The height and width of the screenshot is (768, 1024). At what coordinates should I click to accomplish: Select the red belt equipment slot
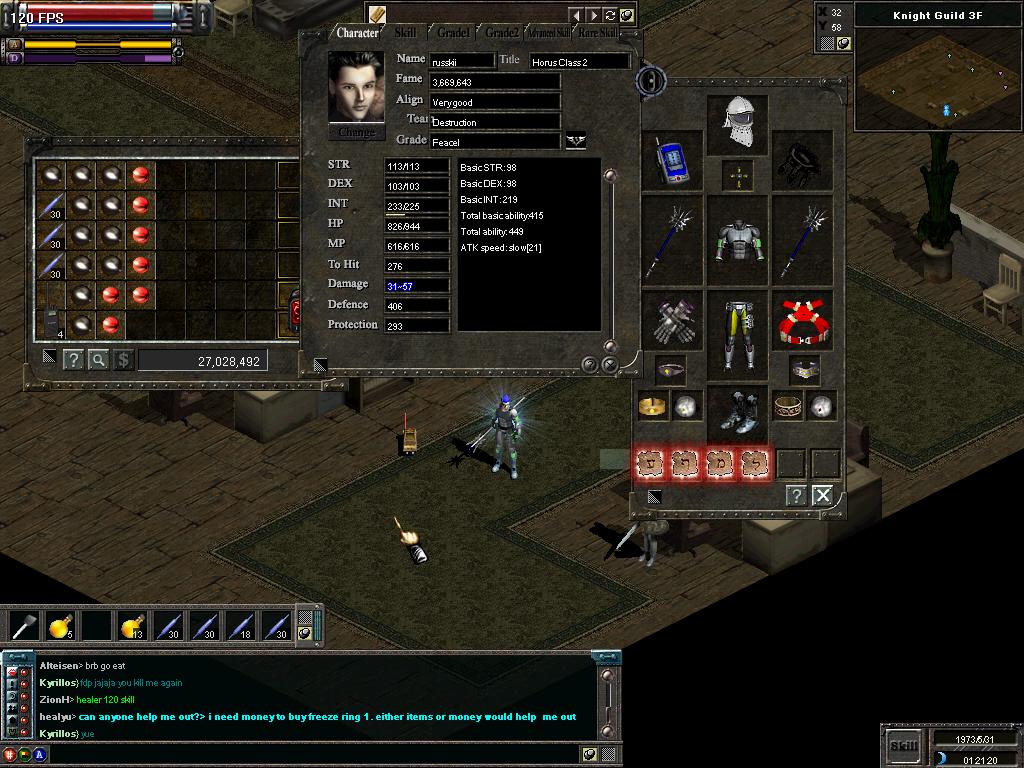(804, 322)
